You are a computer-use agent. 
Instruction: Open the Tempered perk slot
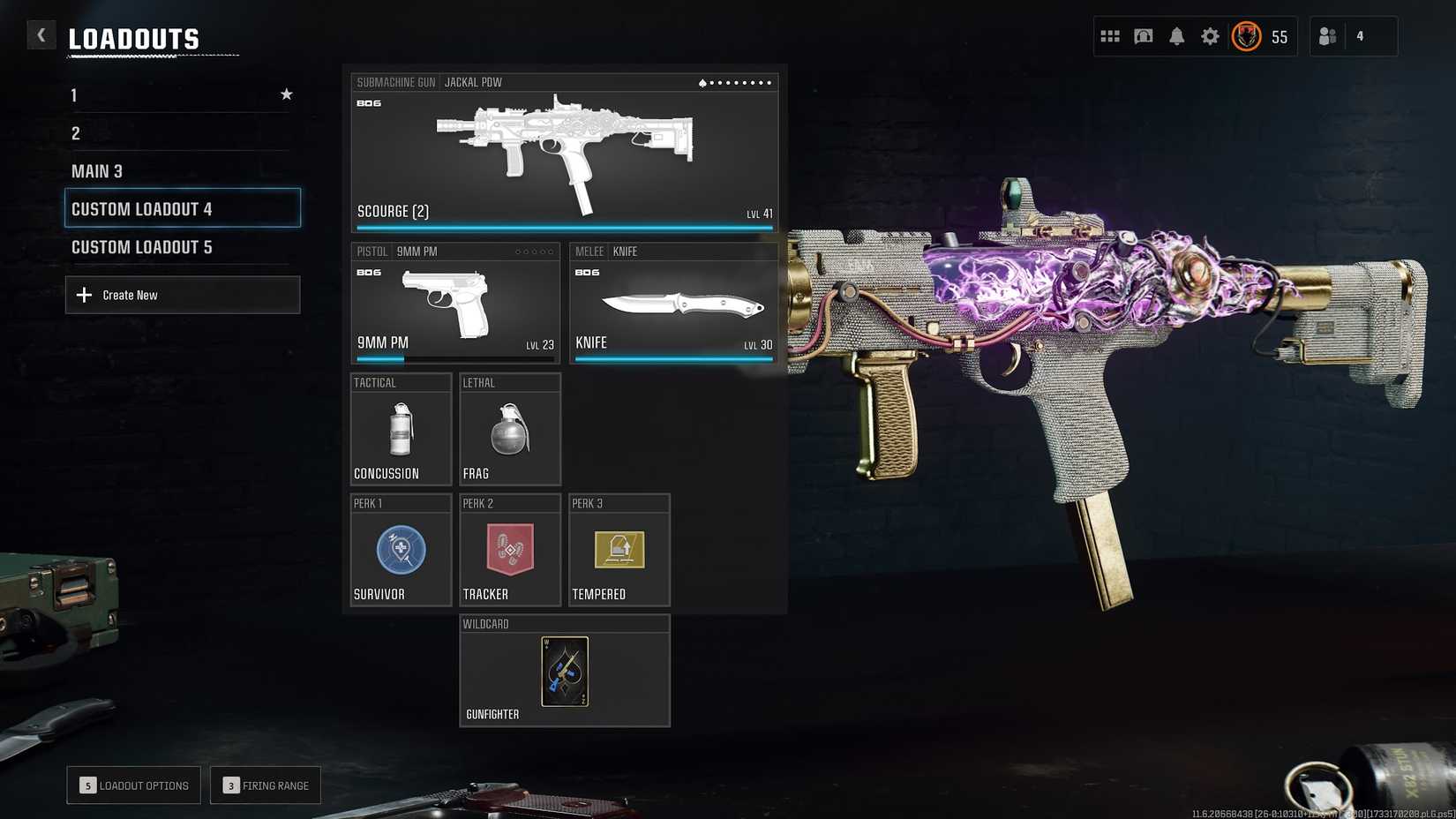click(x=619, y=552)
